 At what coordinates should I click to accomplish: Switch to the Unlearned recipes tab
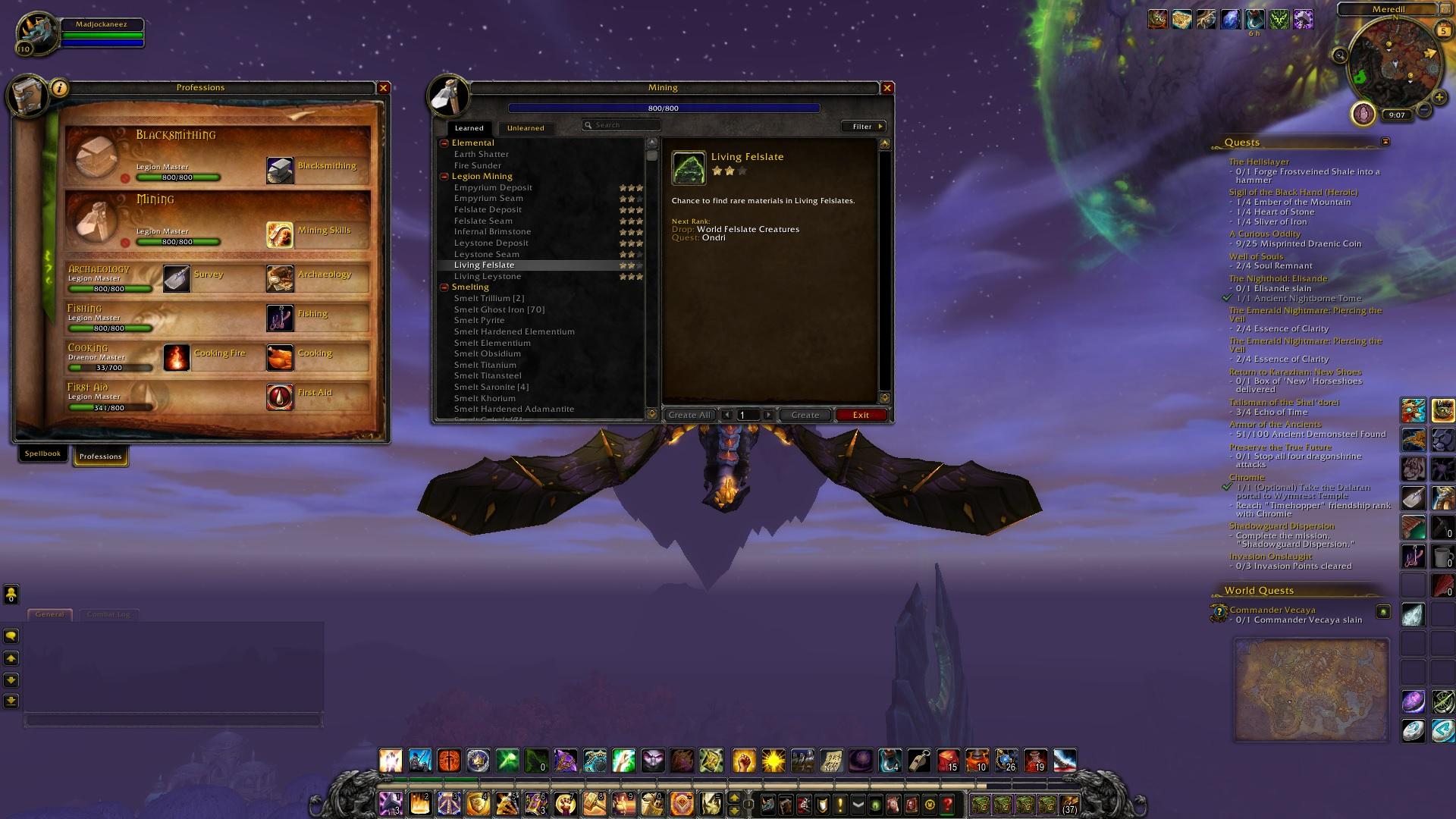(x=526, y=128)
